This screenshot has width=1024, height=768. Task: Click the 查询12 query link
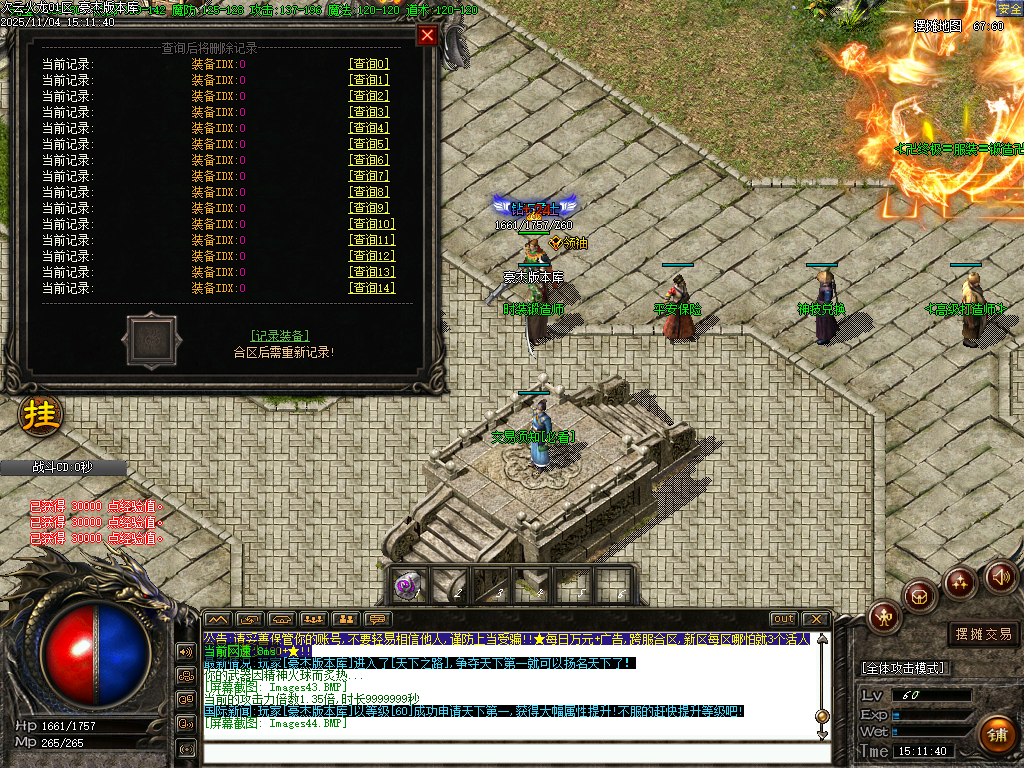click(x=371, y=256)
